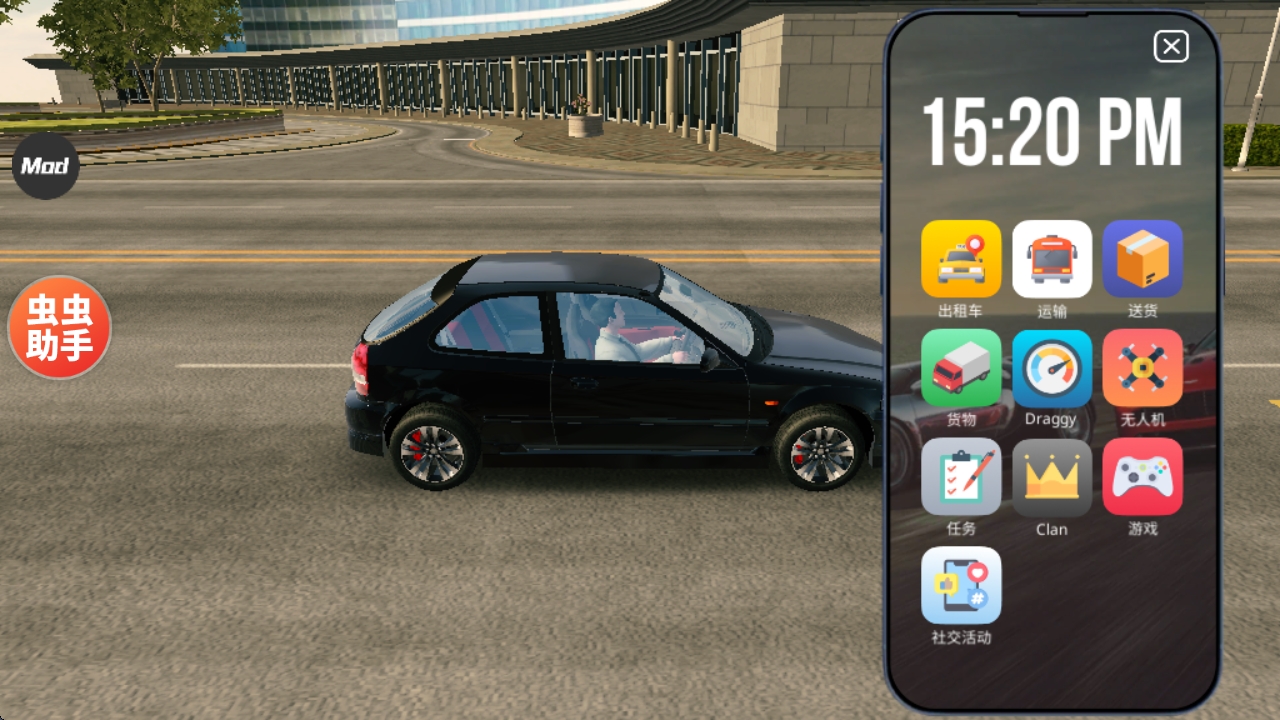Launch the 游戏 gamepad app

[1142, 477]
